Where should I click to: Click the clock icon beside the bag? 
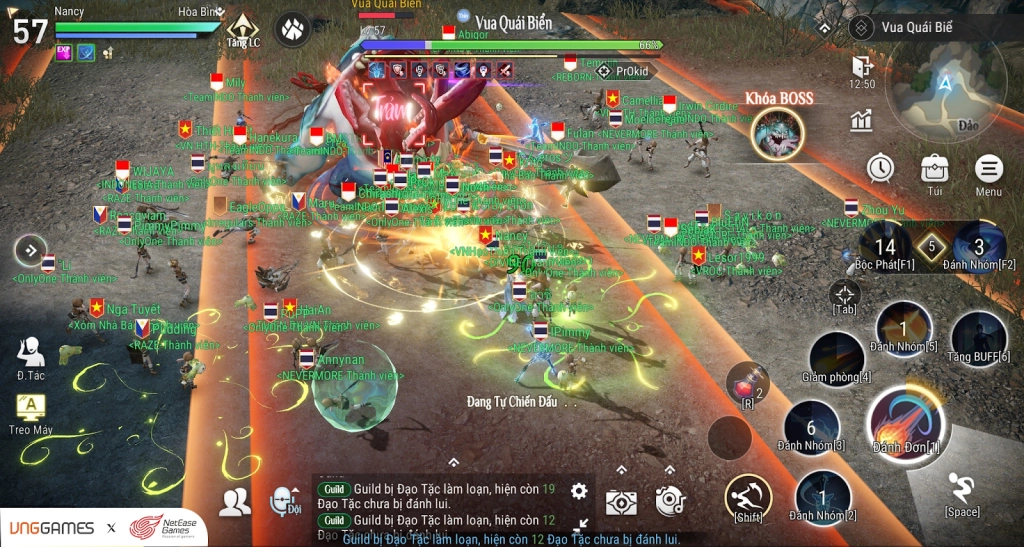(880, 168)
